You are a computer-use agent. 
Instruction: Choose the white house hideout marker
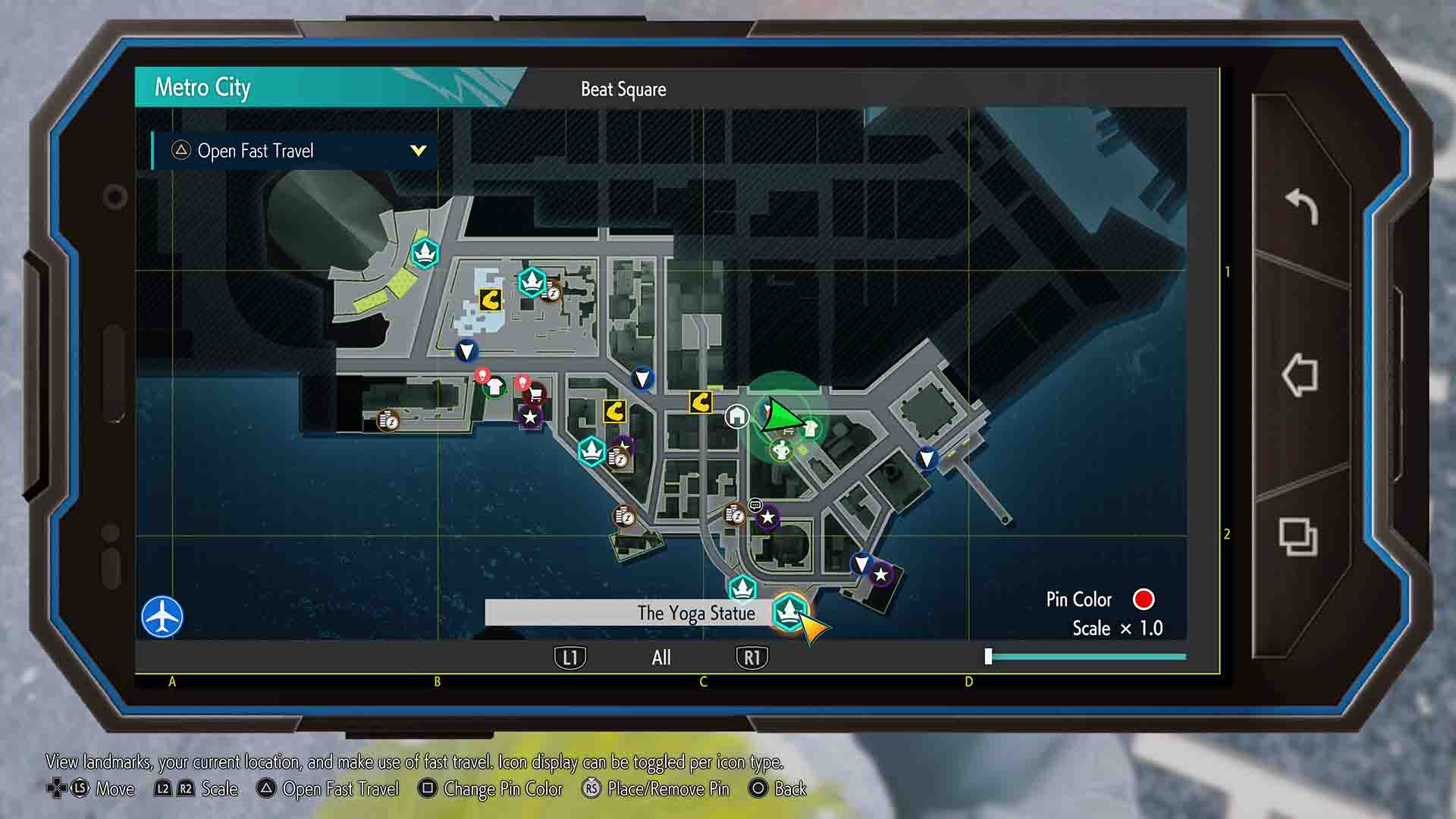(736, 416)
